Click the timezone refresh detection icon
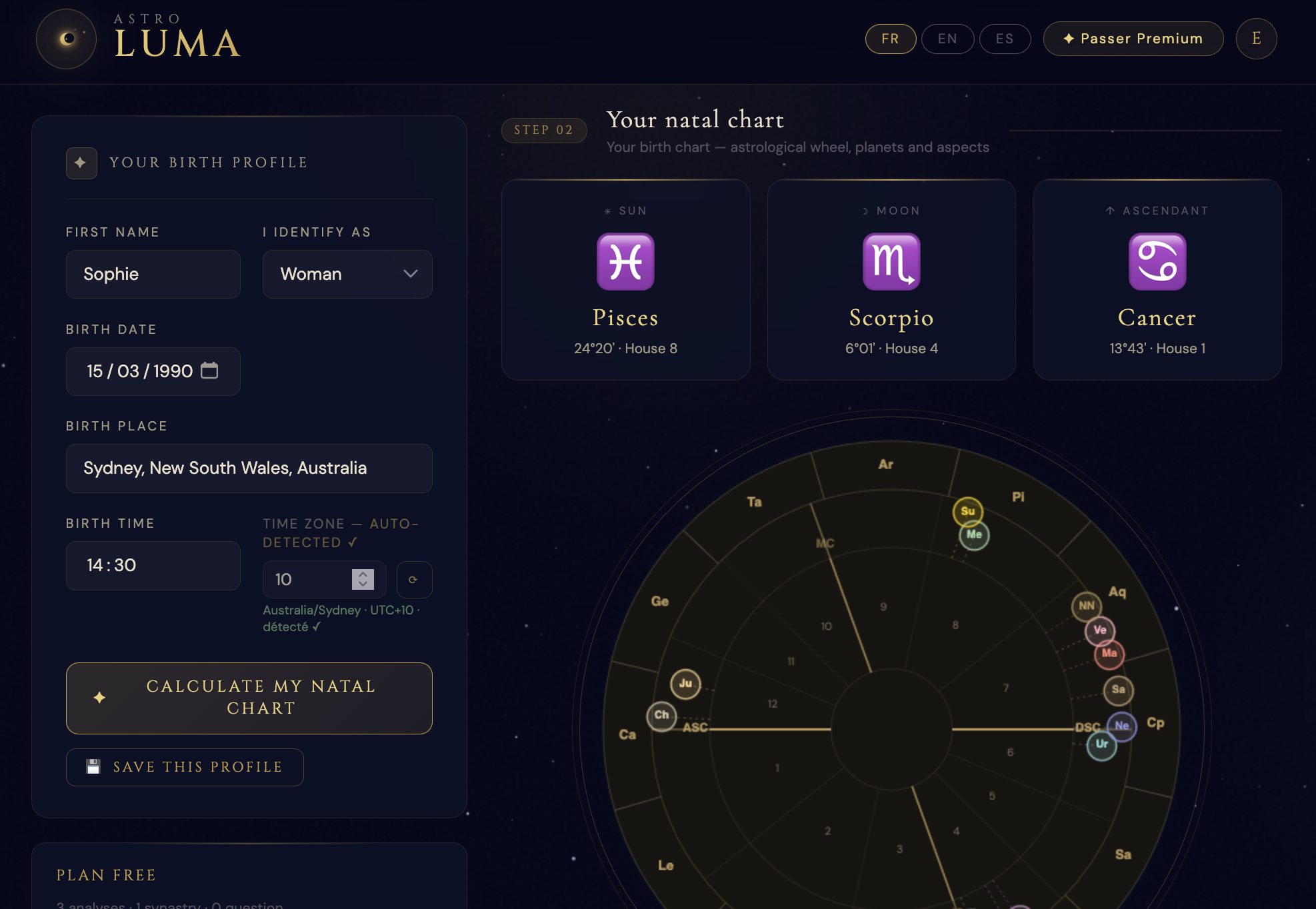The height and width of the screenshot is (909, 1316). [x=414, y=579]
